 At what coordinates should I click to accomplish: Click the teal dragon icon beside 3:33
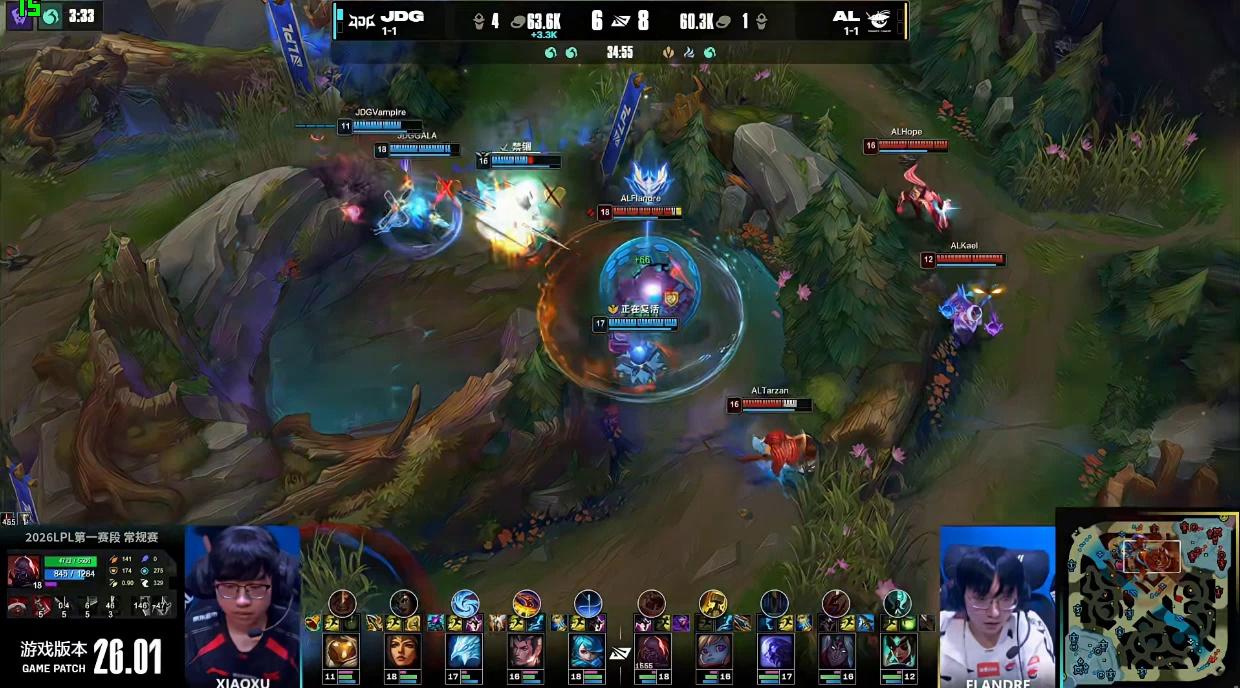point(50,16)
